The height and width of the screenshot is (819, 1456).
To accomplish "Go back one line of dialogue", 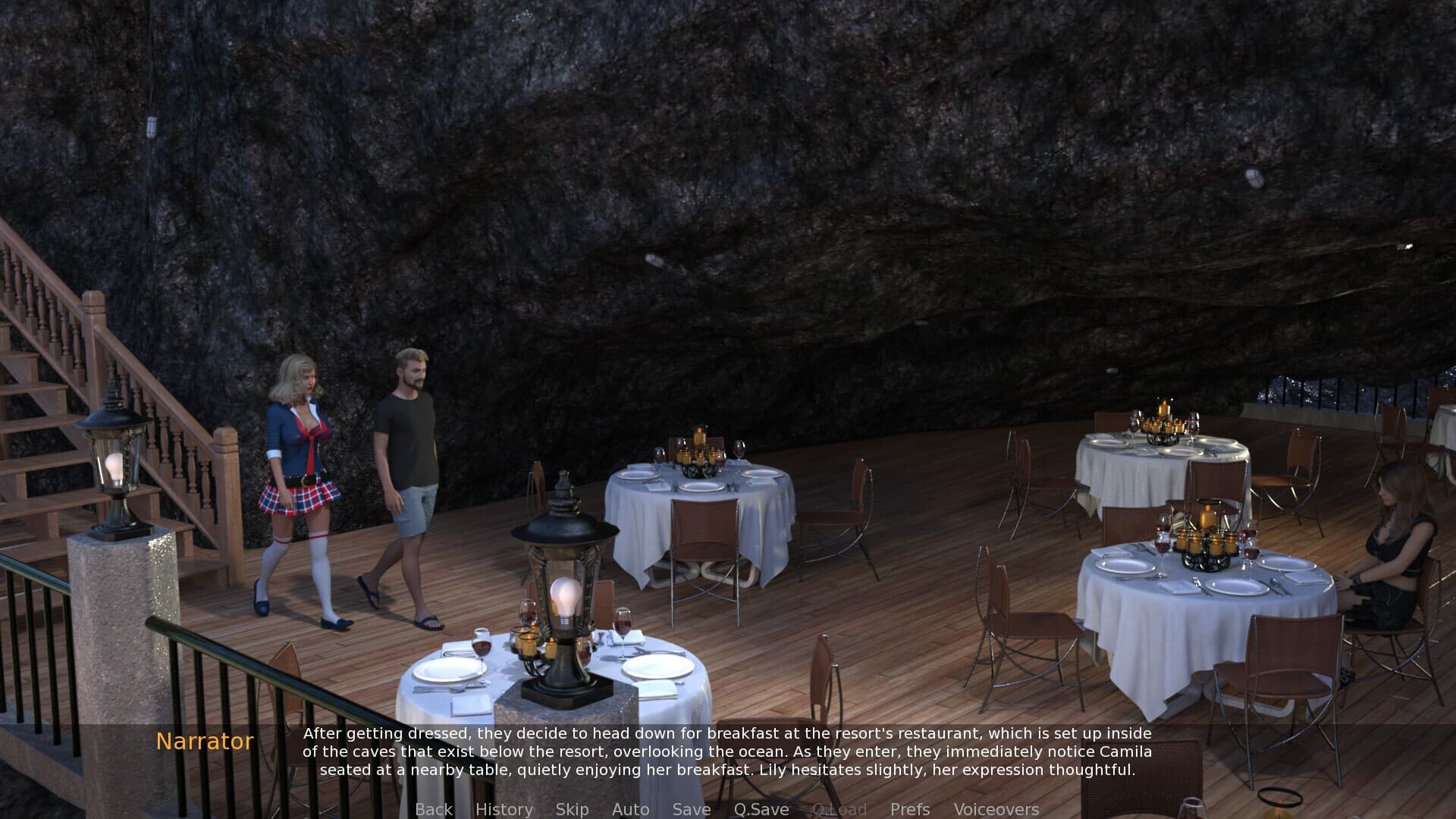I will pyautogui.click(x=433, y=809).
